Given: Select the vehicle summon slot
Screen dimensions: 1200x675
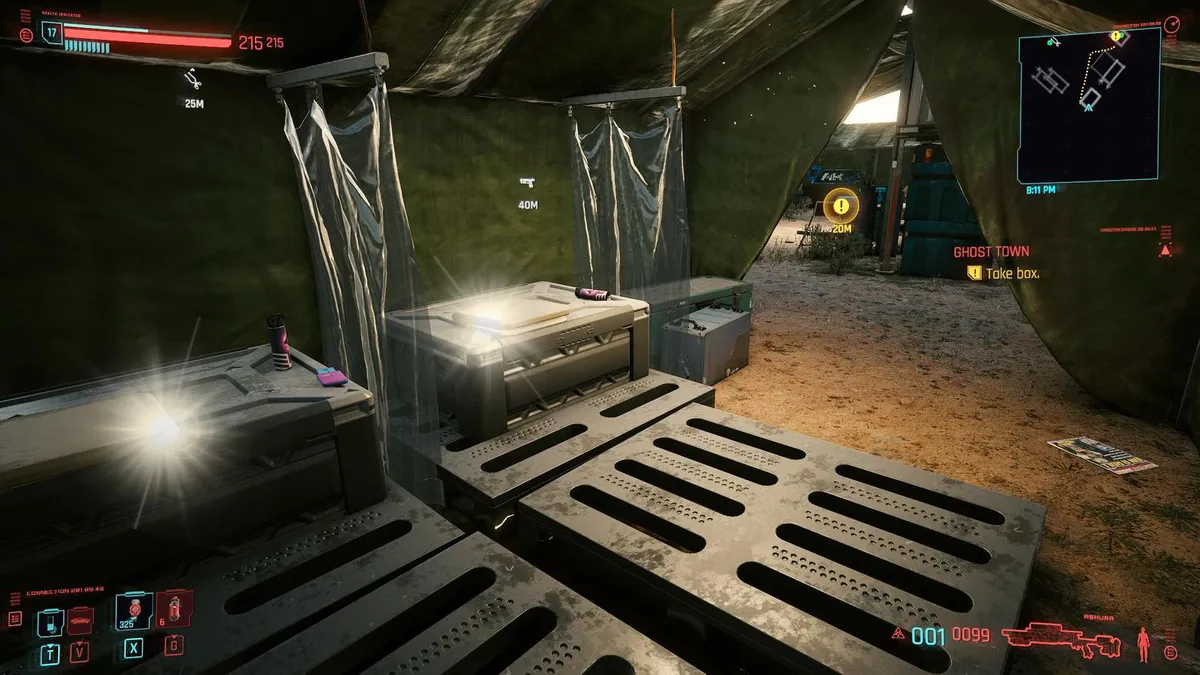Looking at the screenshot, I should (80, 622).
